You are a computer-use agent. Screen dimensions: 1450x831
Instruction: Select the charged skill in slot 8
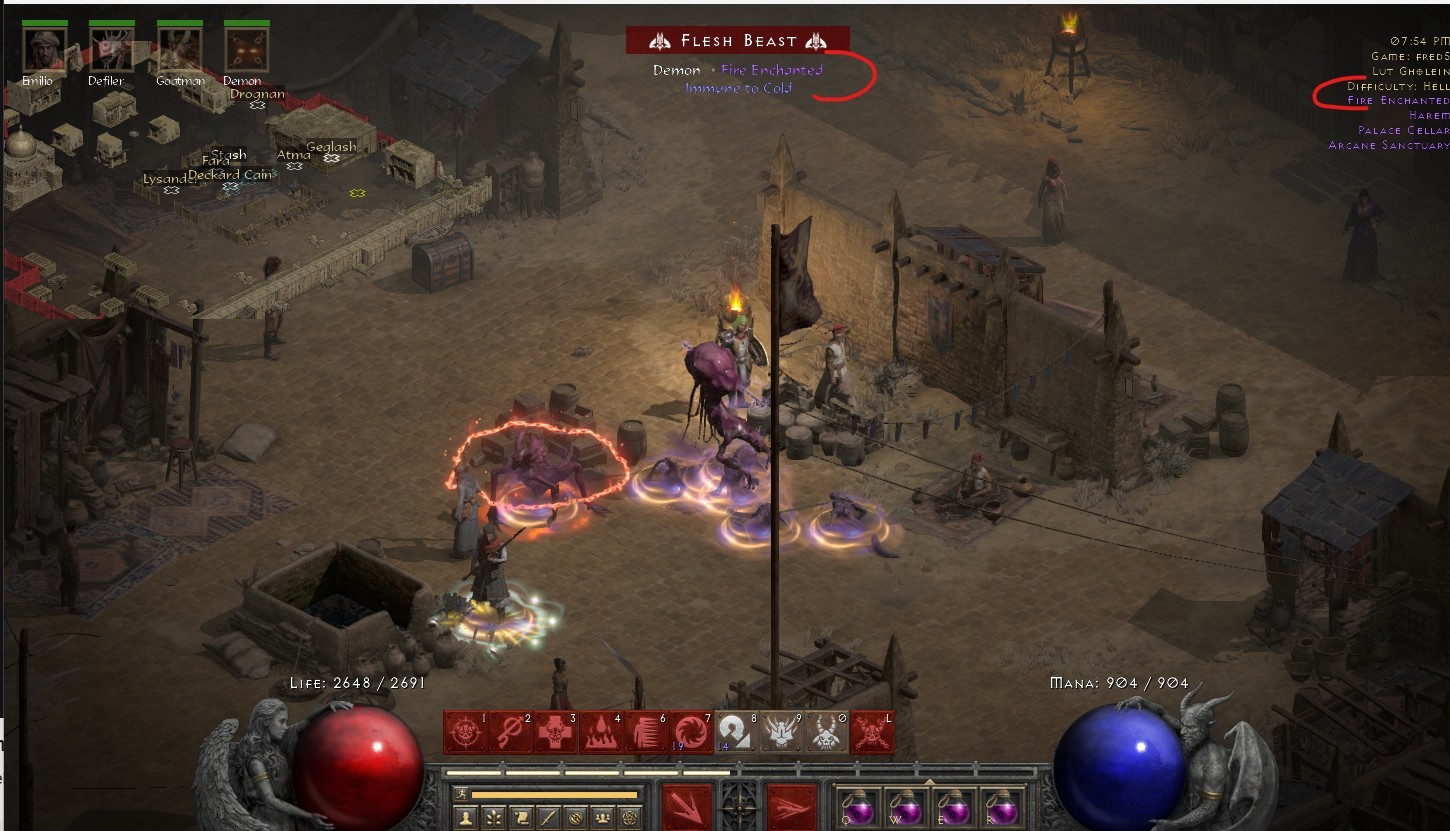click(737, 732)
